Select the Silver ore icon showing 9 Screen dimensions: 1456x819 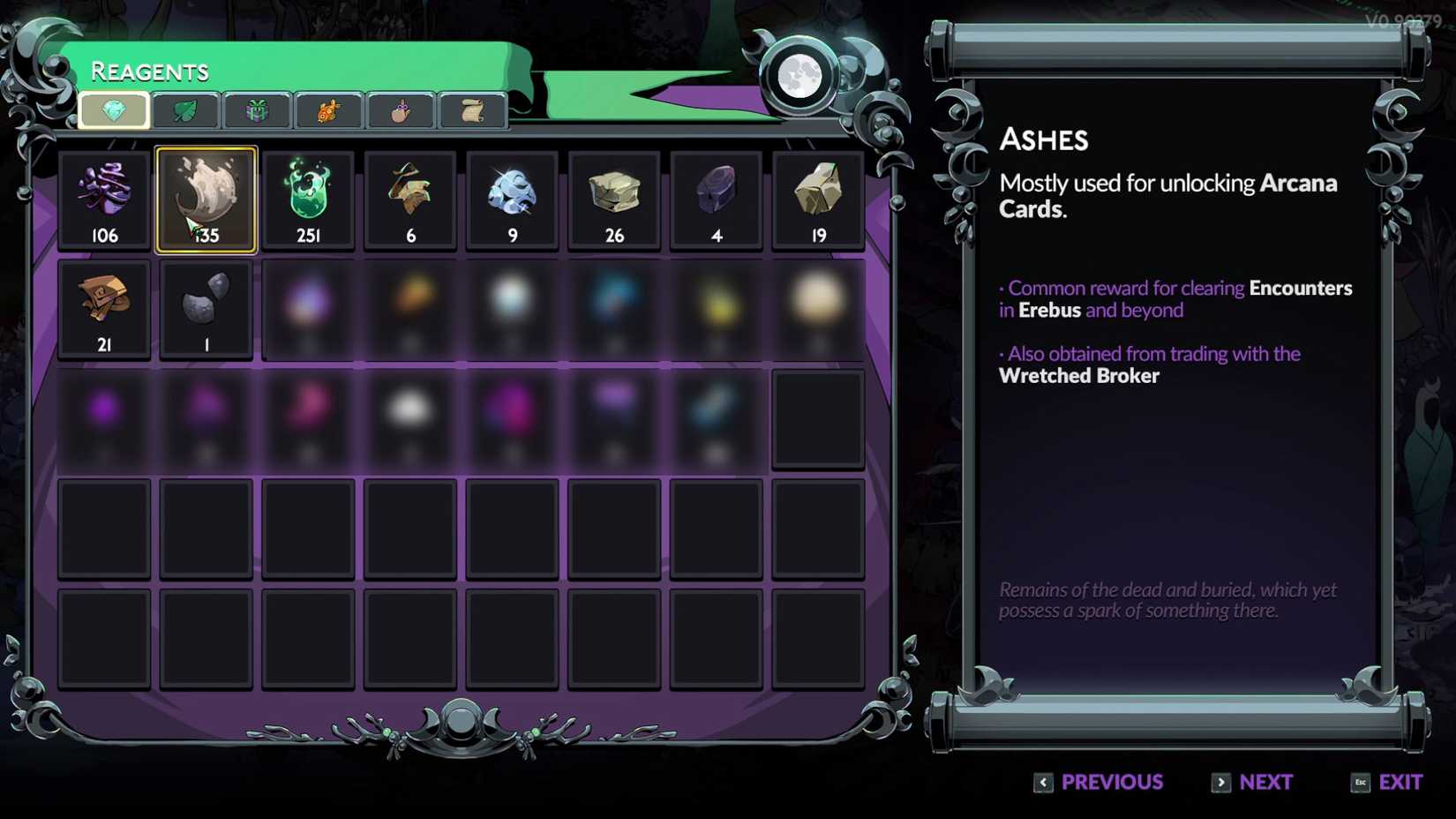click(512, 199)
